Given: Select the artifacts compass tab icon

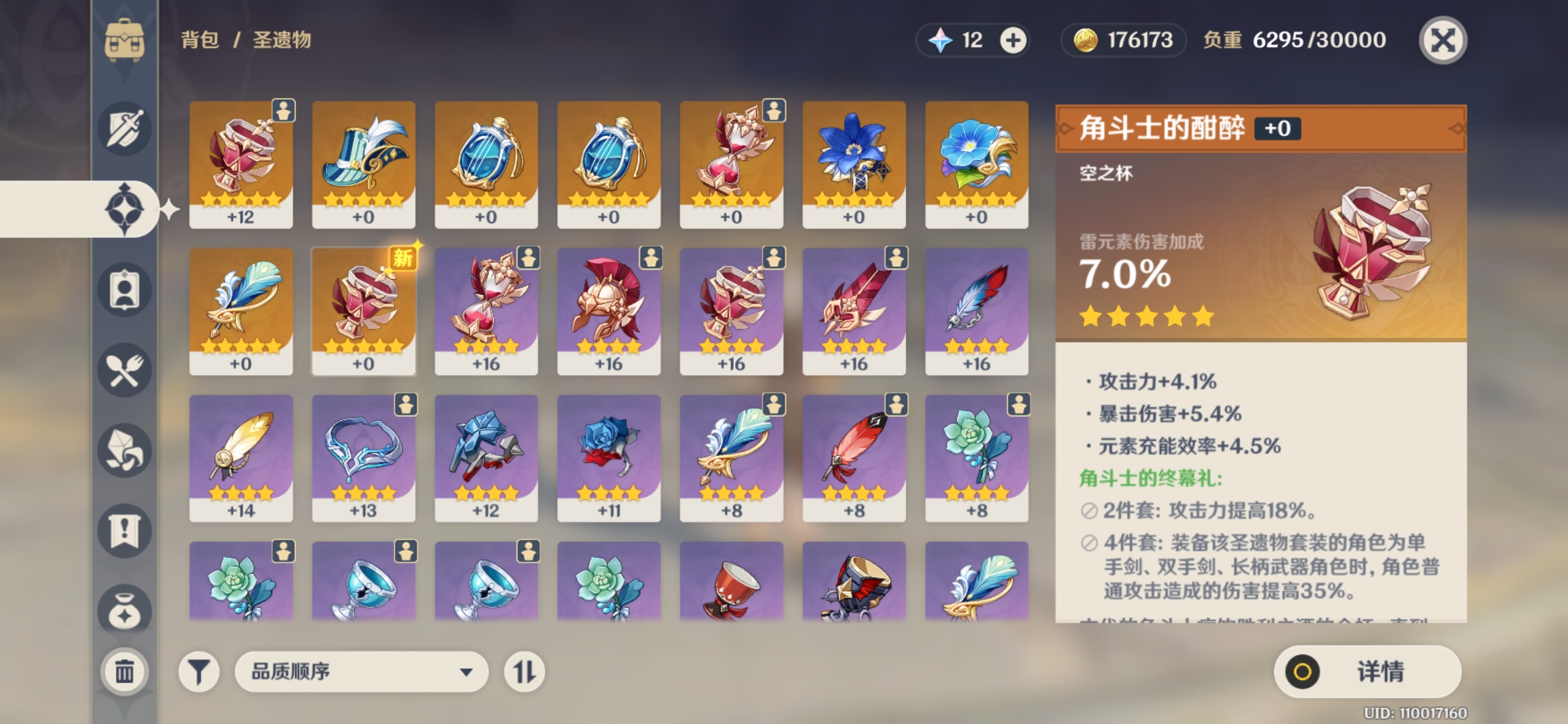Looking at the screenshot, I should [124, 208].
